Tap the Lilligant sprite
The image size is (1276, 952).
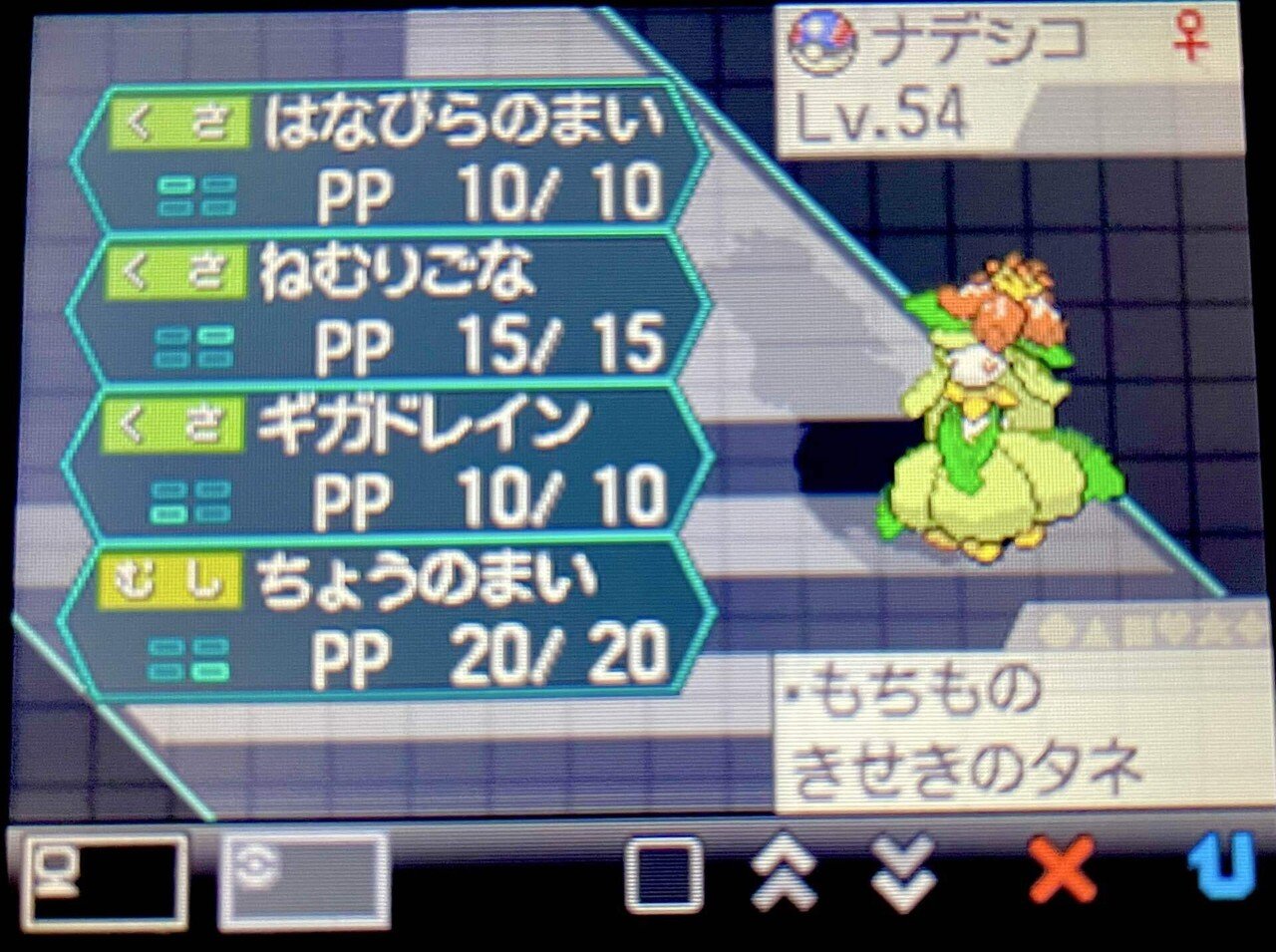997,419
